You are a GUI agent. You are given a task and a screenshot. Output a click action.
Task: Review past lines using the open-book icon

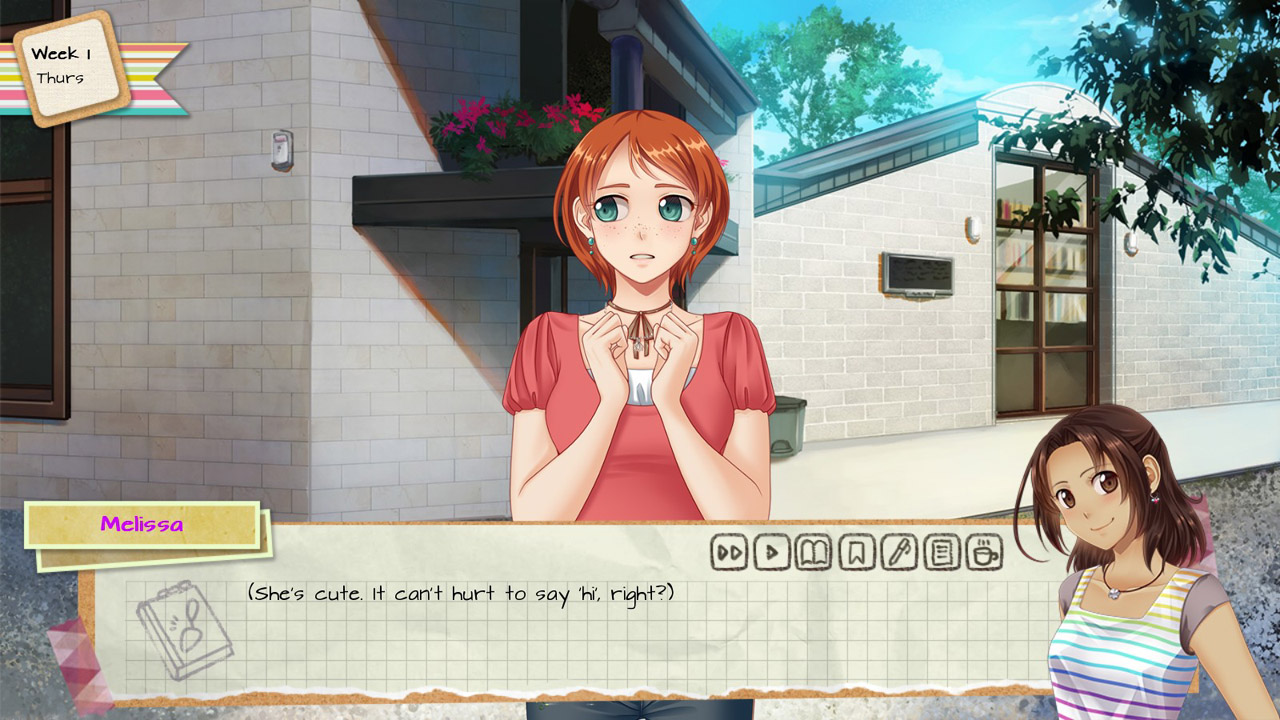click(x=812, y=550)
